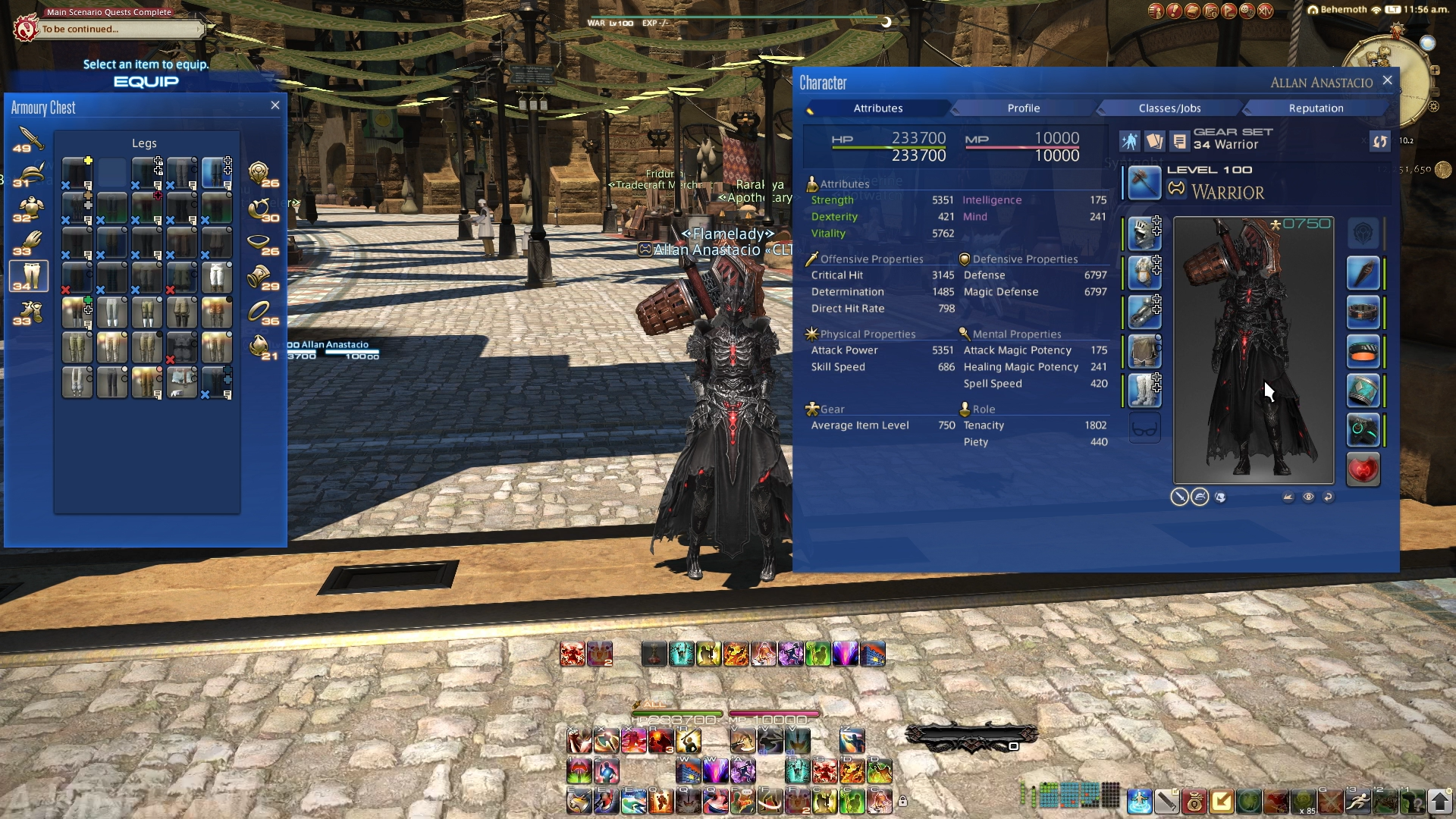This screenshot has width=1456, height=819.
Task: Switch to the Profile tab
Action: tap(1023, 108)
